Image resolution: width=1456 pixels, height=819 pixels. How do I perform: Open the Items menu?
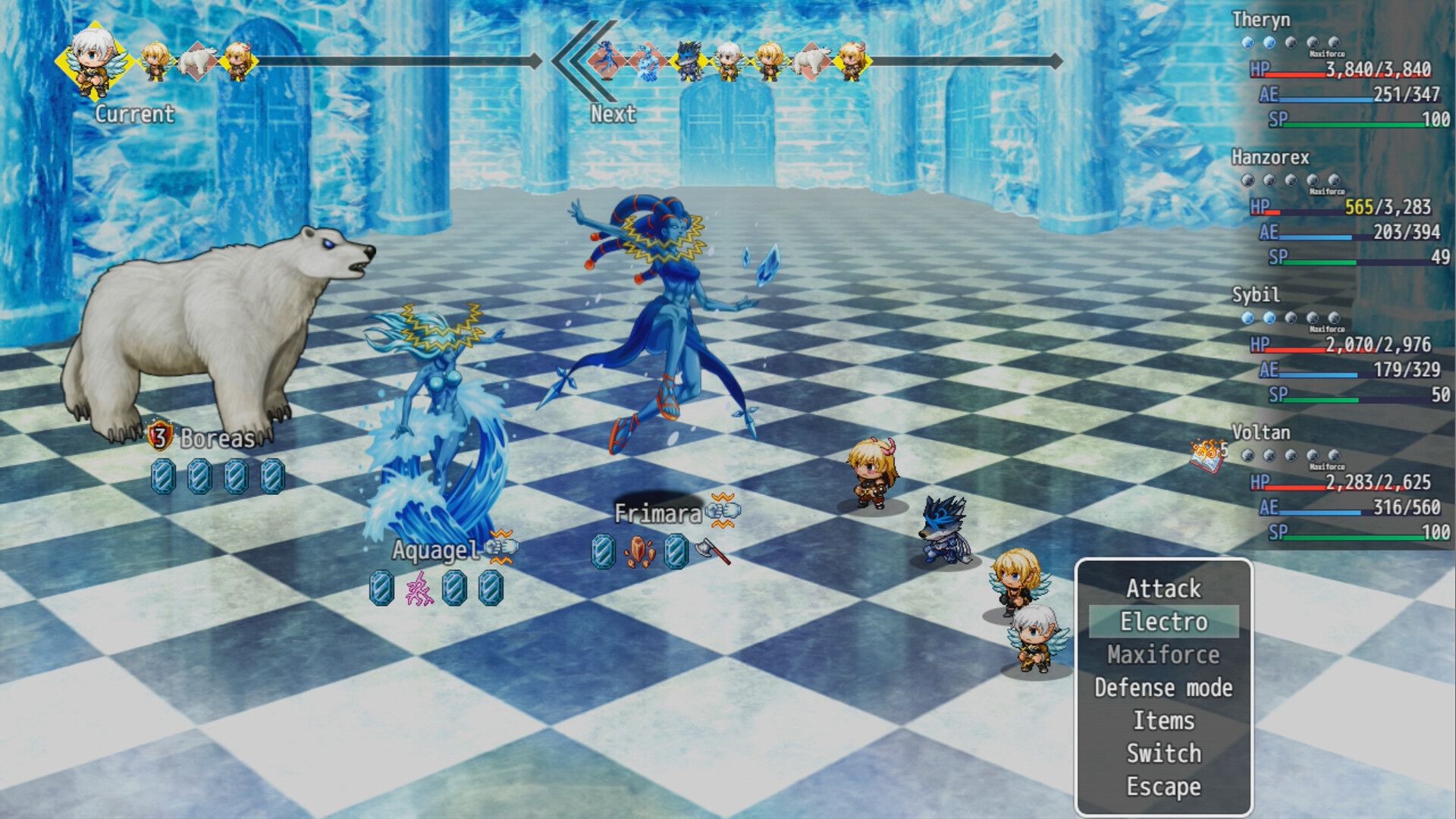pos(1163,720)
